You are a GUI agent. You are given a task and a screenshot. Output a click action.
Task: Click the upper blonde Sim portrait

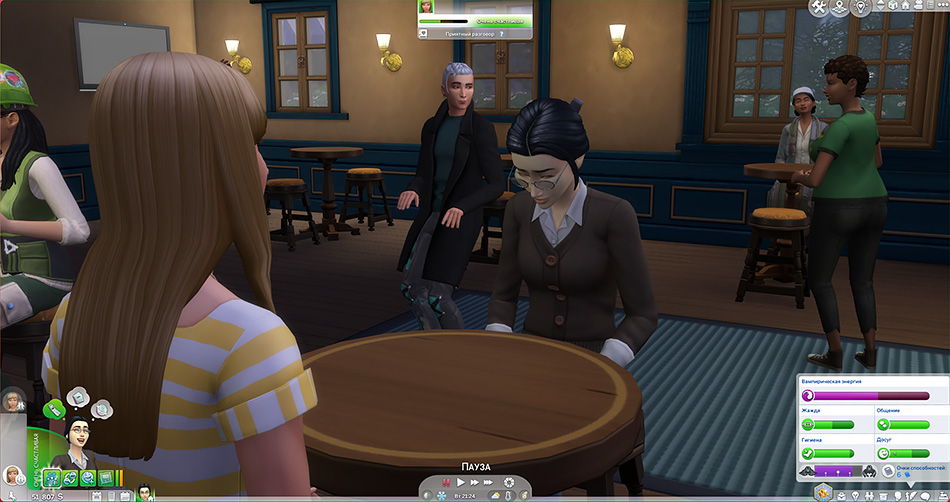13,399
